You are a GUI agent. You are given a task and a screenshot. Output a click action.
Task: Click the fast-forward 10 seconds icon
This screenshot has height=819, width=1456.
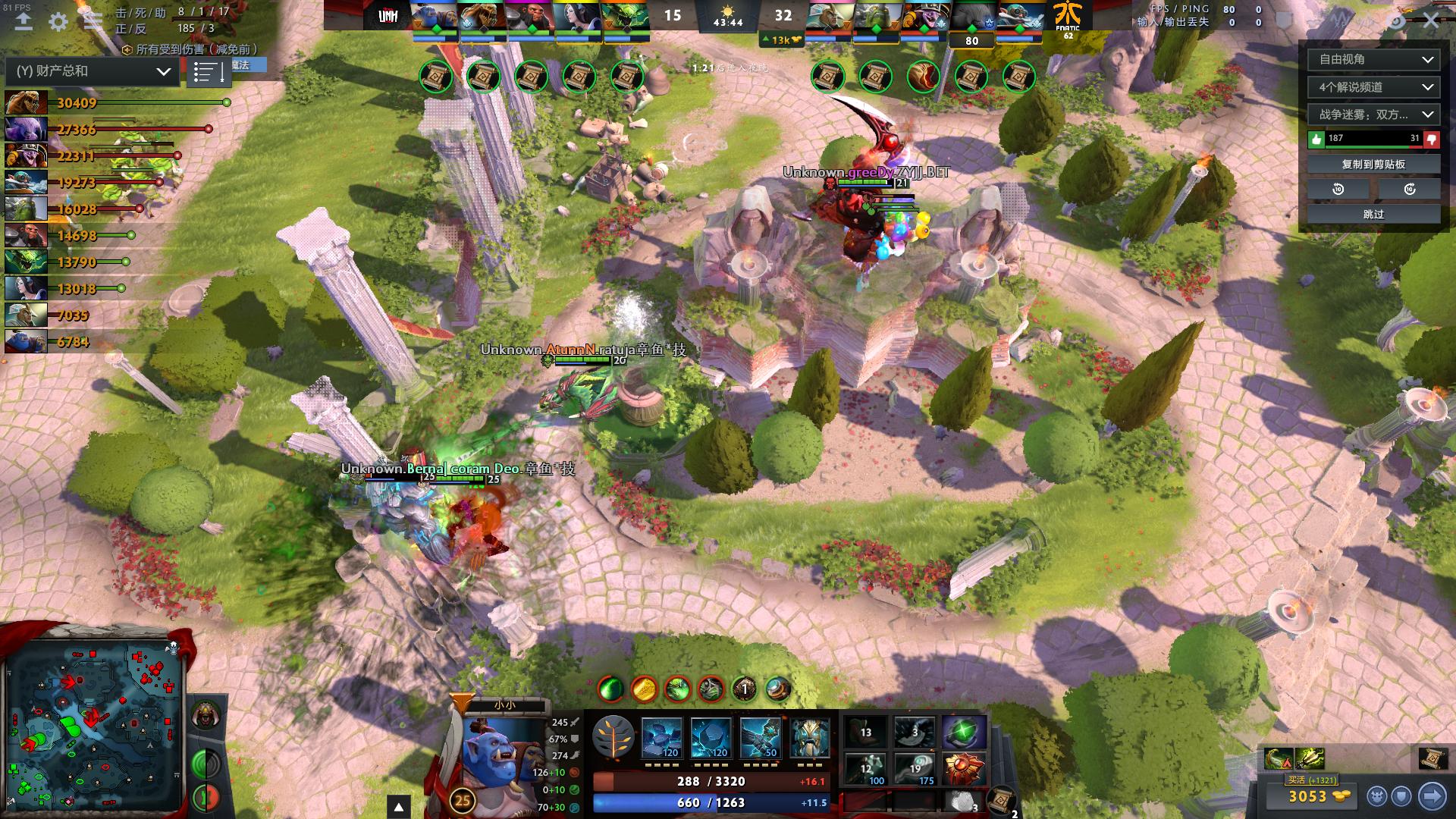(1410, 190)
